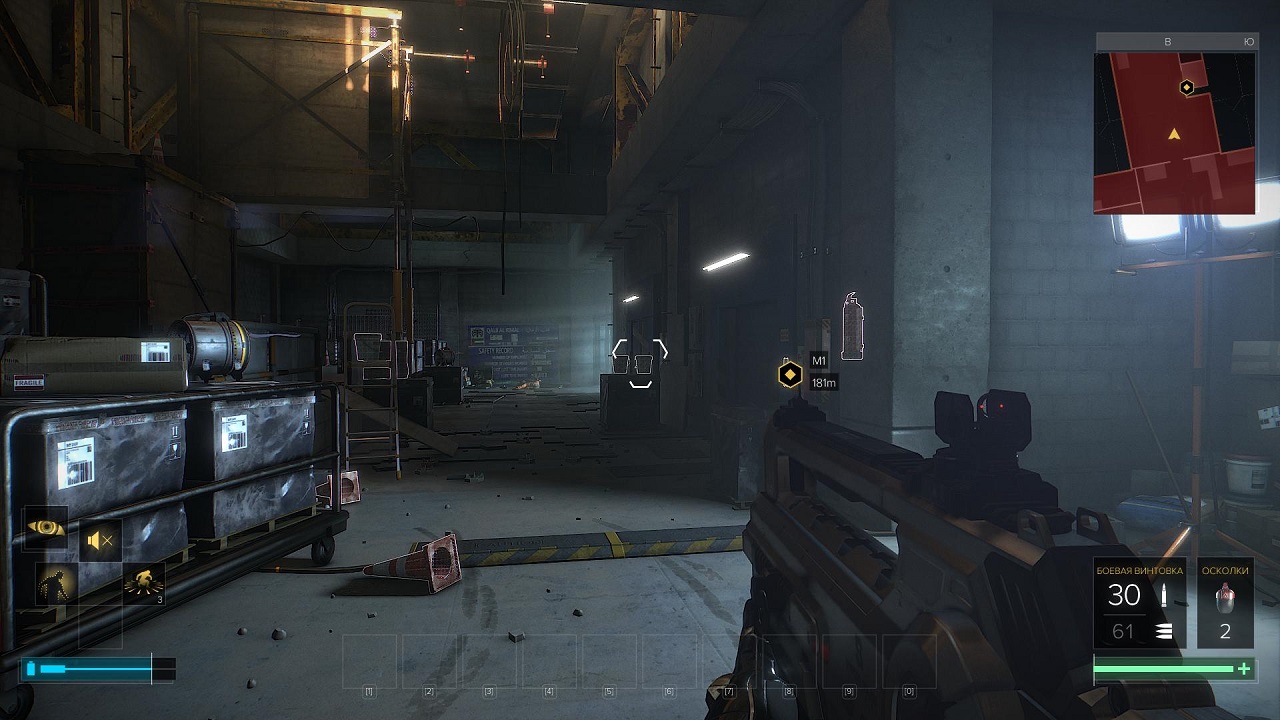Activate the eye-shaped Smart Vision augmentation

point(46,527)
